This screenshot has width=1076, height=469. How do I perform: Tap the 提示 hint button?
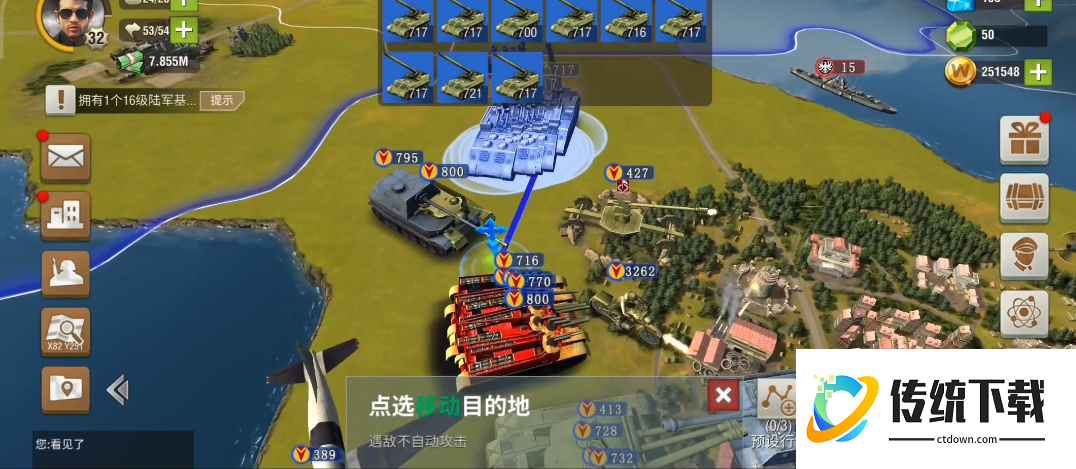point(221,99)
